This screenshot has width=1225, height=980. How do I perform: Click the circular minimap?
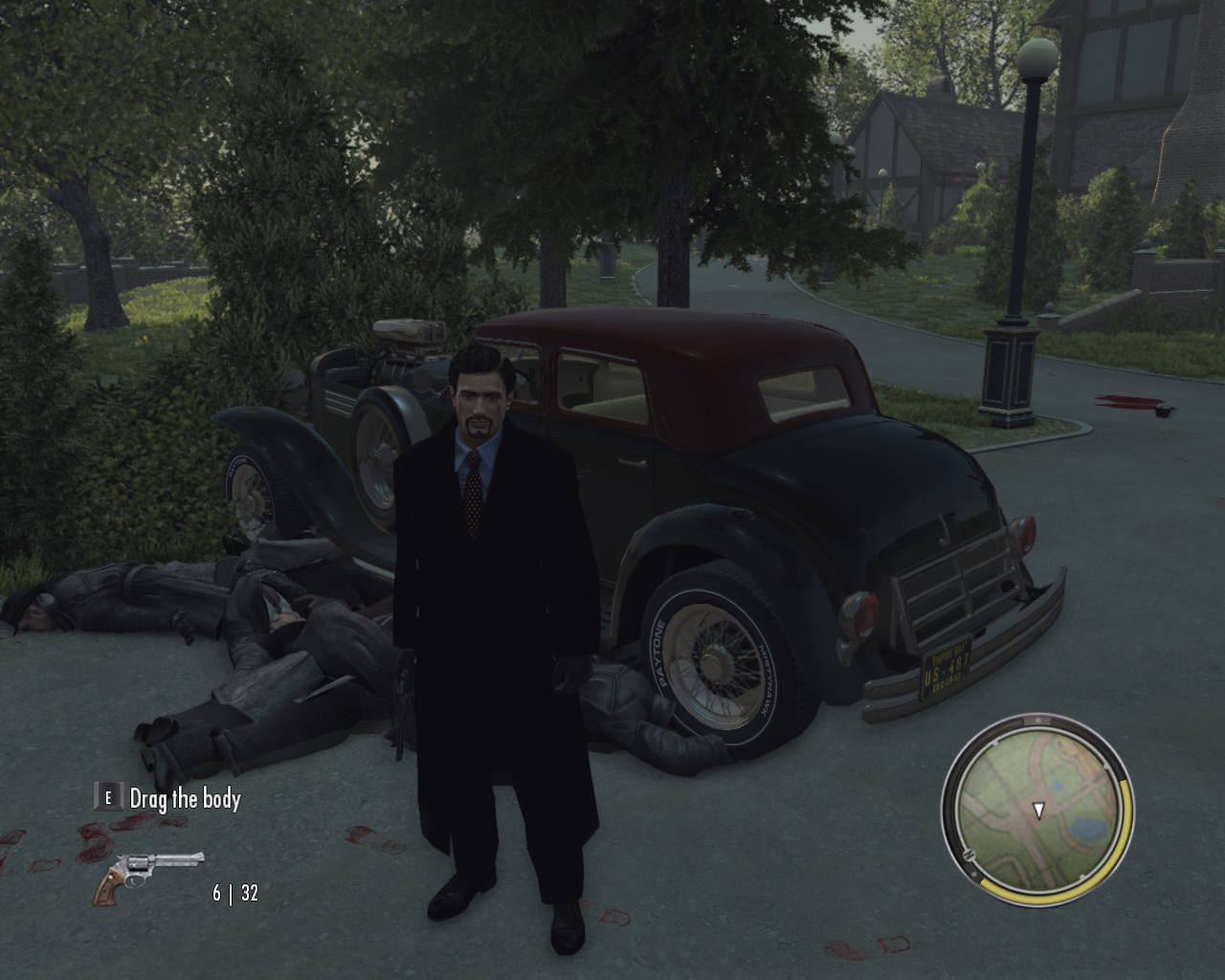coord(1037,811)
